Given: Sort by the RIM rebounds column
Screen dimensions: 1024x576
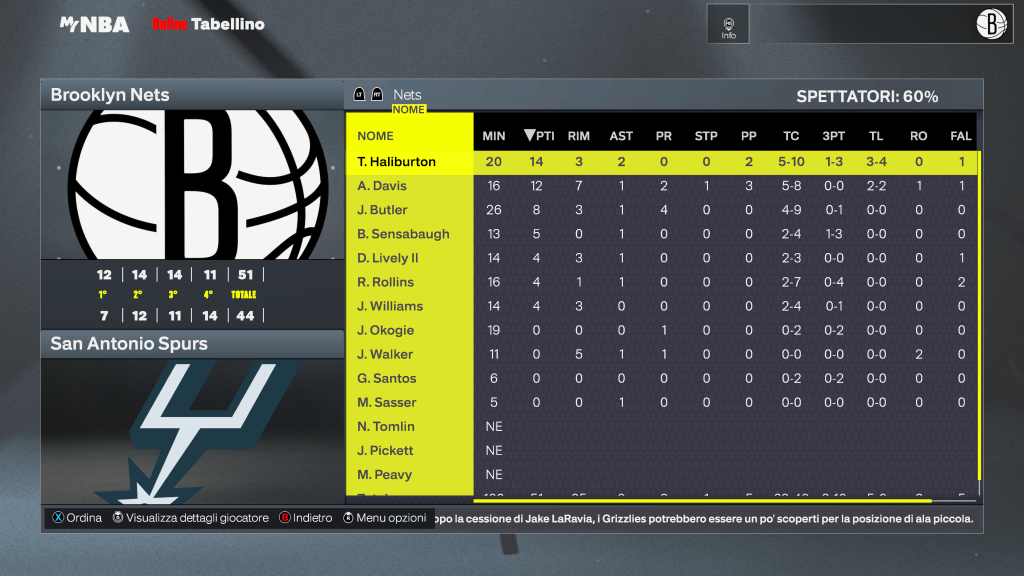Looking at the screenshot, I should pos(578,136).
